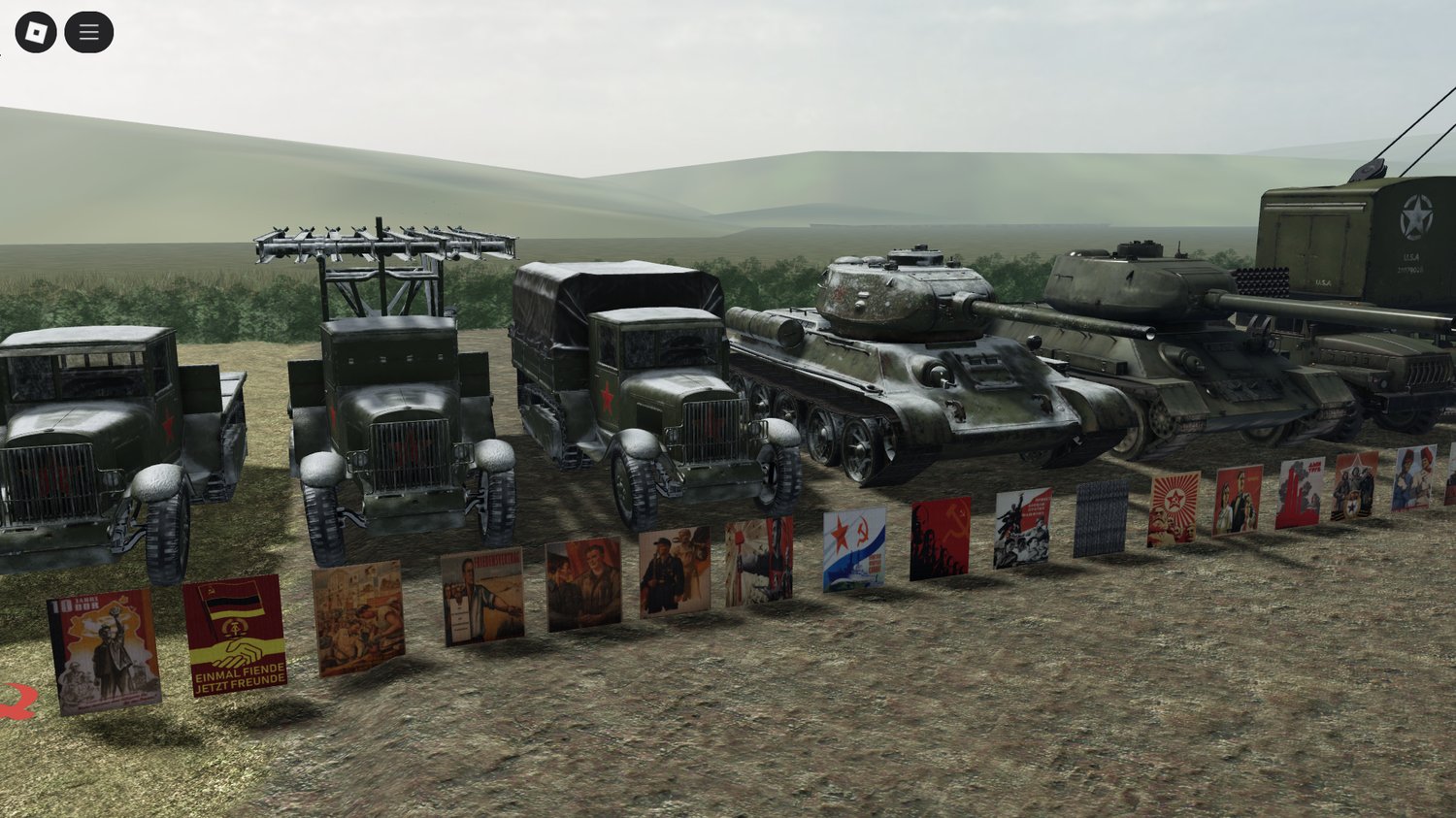Viewport: 1456px width, 818px height.
Task: Open the Roblox hamburger menu
Action: (87, 30)
